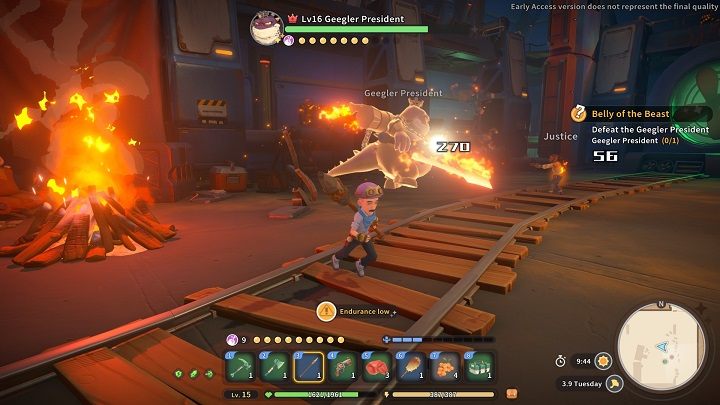Click the Geegler President boss portrait

click(x=267, y=28)
